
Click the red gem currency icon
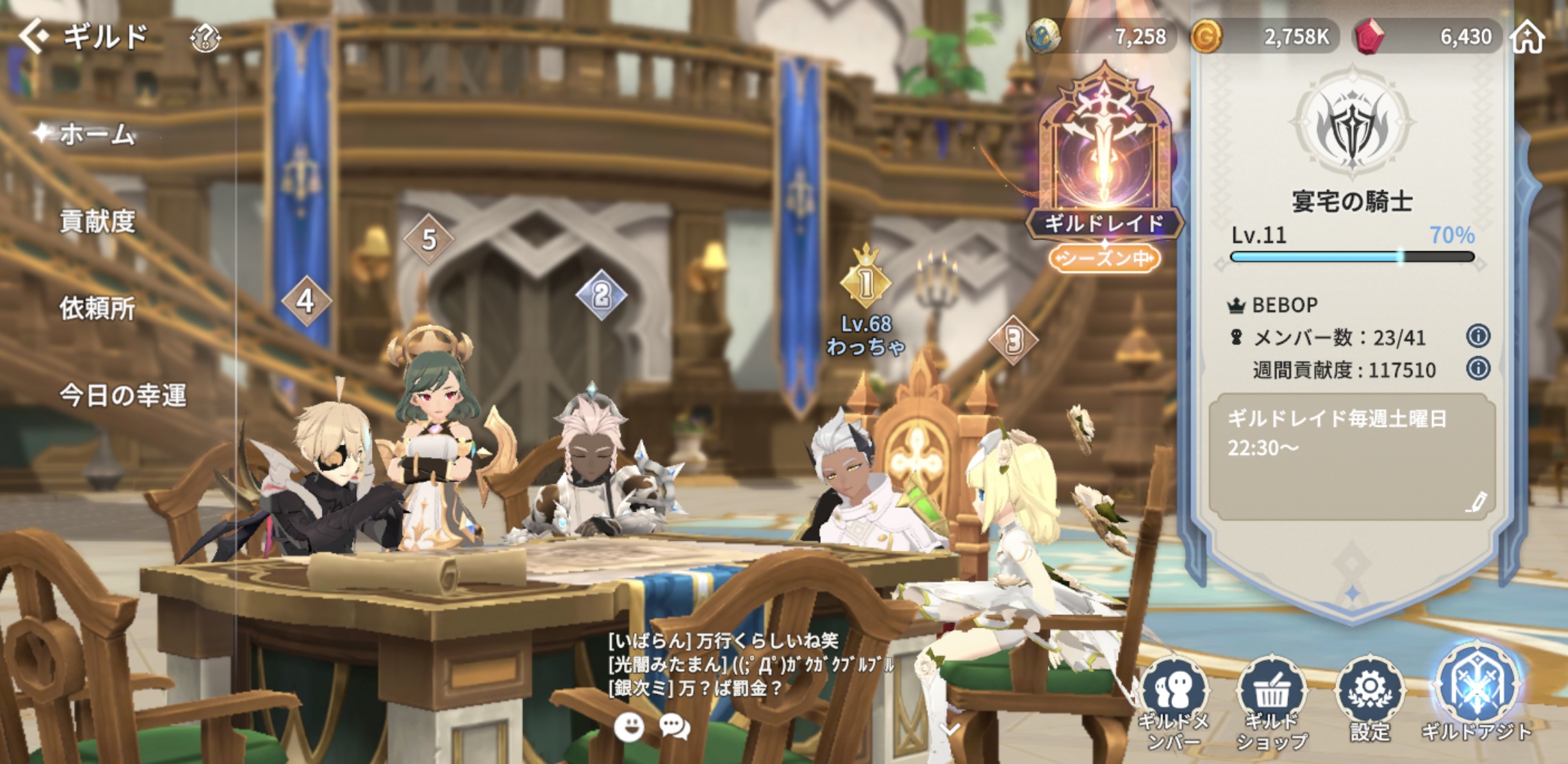(1369, 36)
